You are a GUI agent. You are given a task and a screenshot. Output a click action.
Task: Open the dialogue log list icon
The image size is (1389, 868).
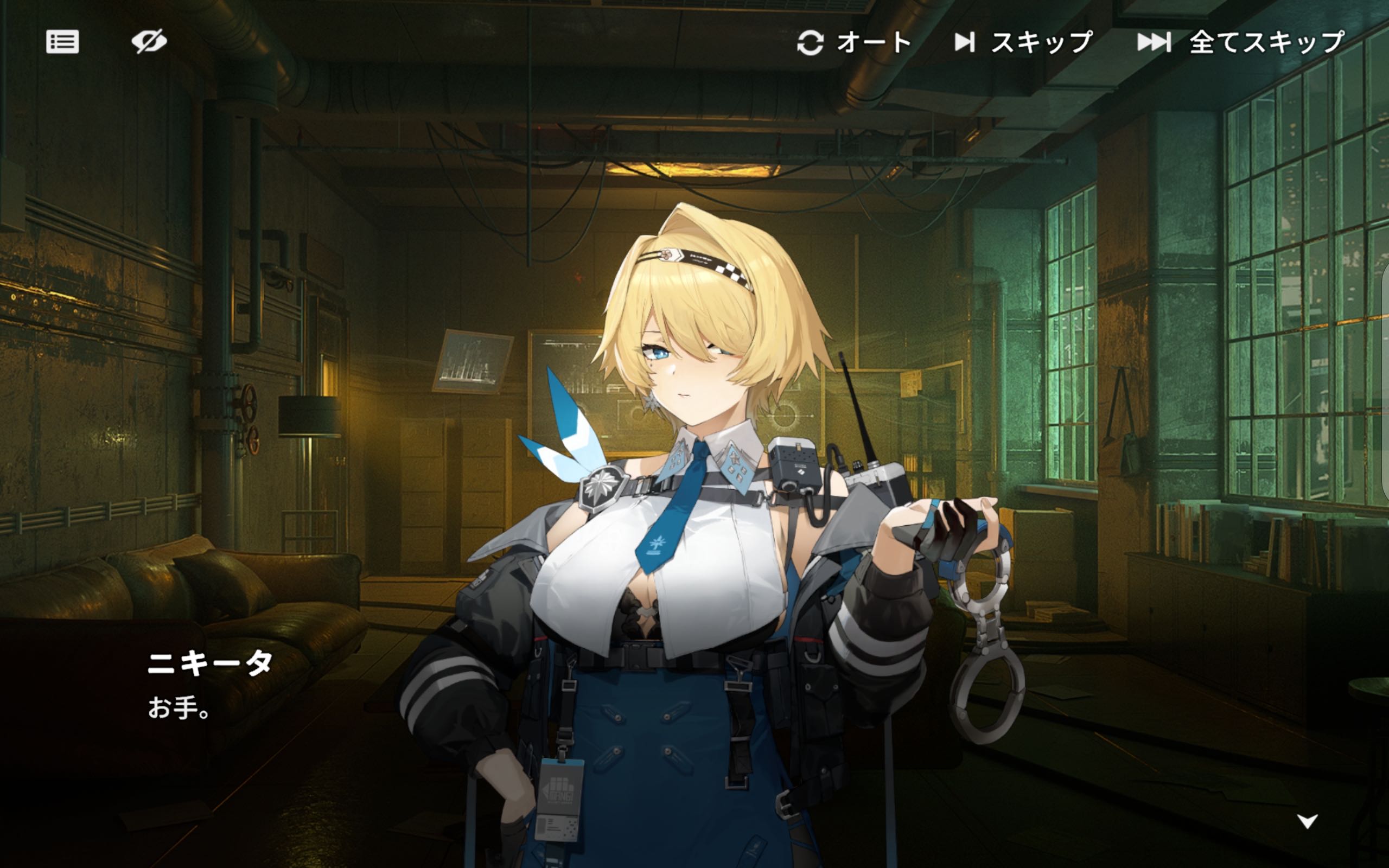click(62, 42)
